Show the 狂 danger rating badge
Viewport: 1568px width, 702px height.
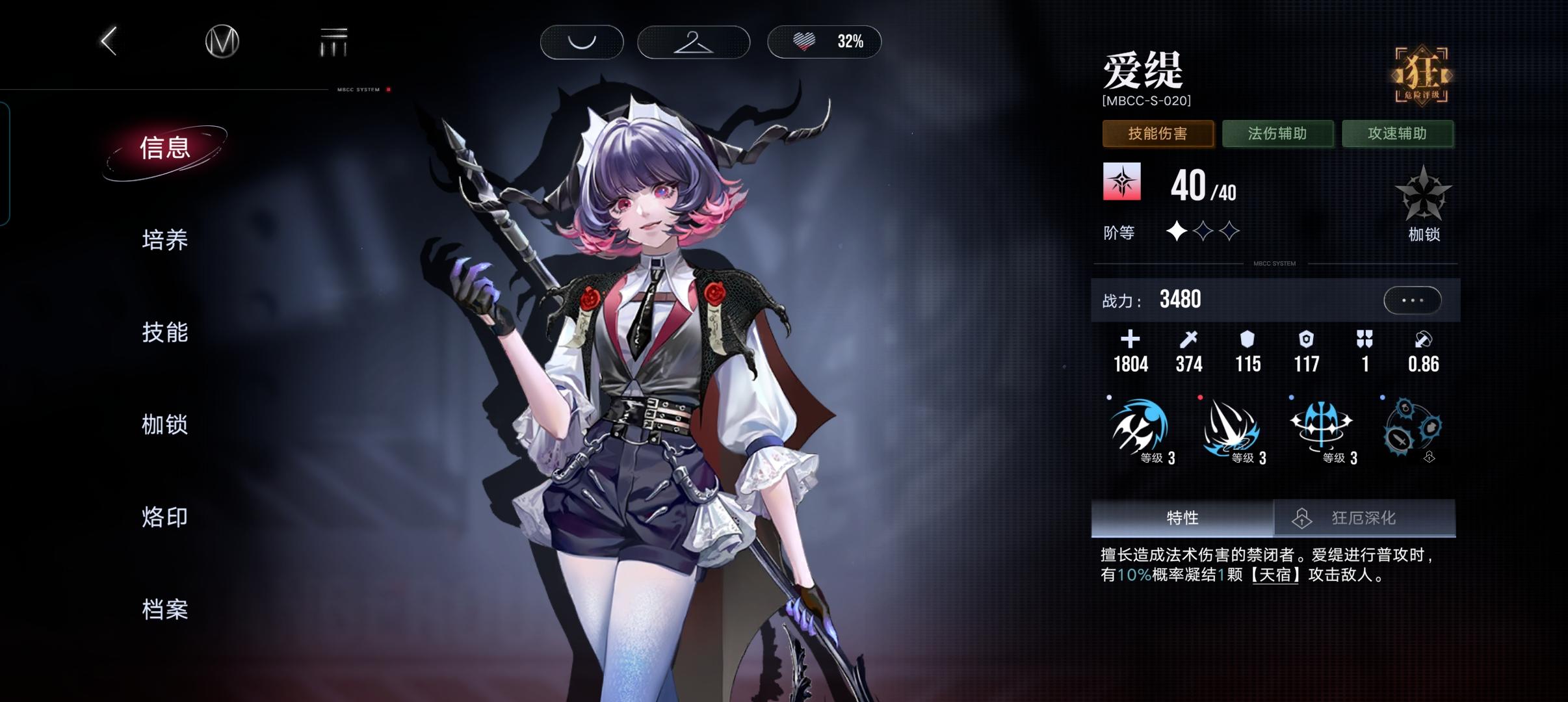[1422, 75]
